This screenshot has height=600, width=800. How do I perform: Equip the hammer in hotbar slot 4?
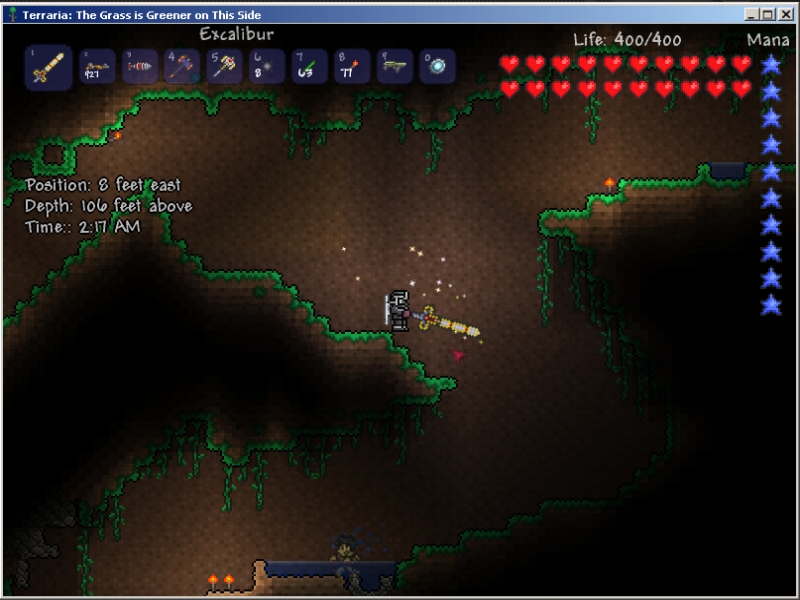click(x=182, y=67)
